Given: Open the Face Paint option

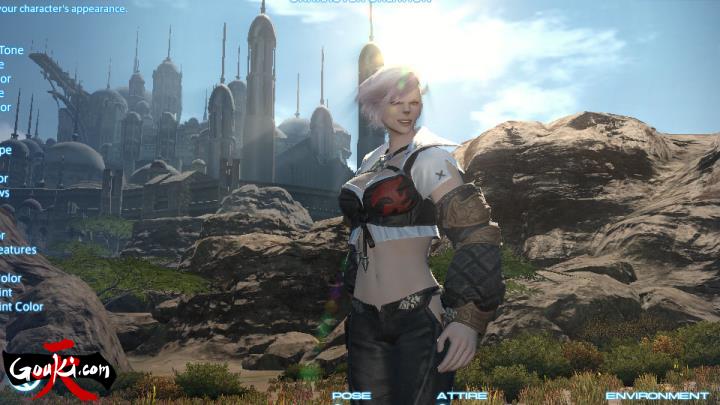Looking at the screenshot, I should pos(9,293).
